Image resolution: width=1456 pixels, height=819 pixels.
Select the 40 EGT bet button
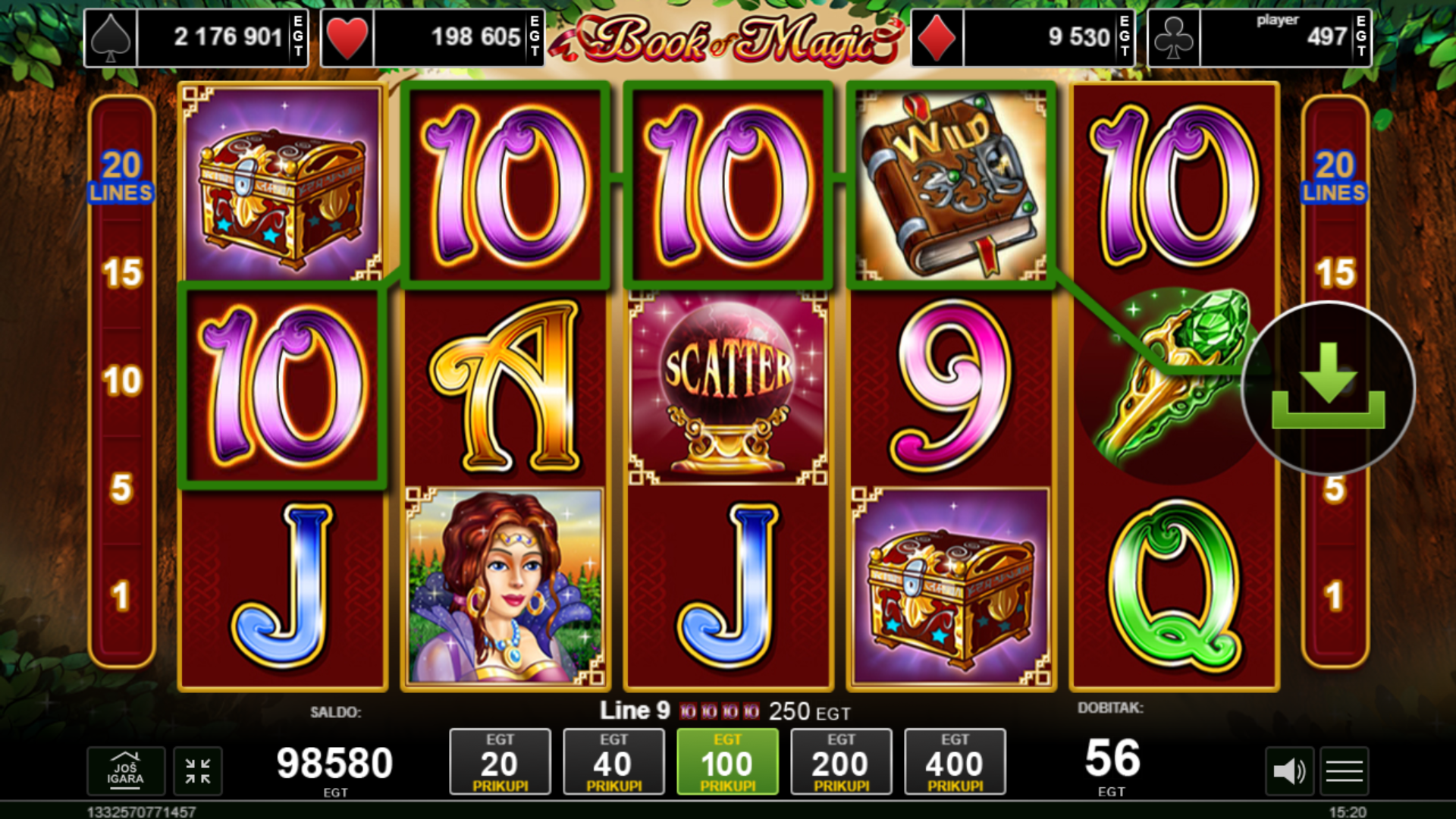click(x=613, y=762)
